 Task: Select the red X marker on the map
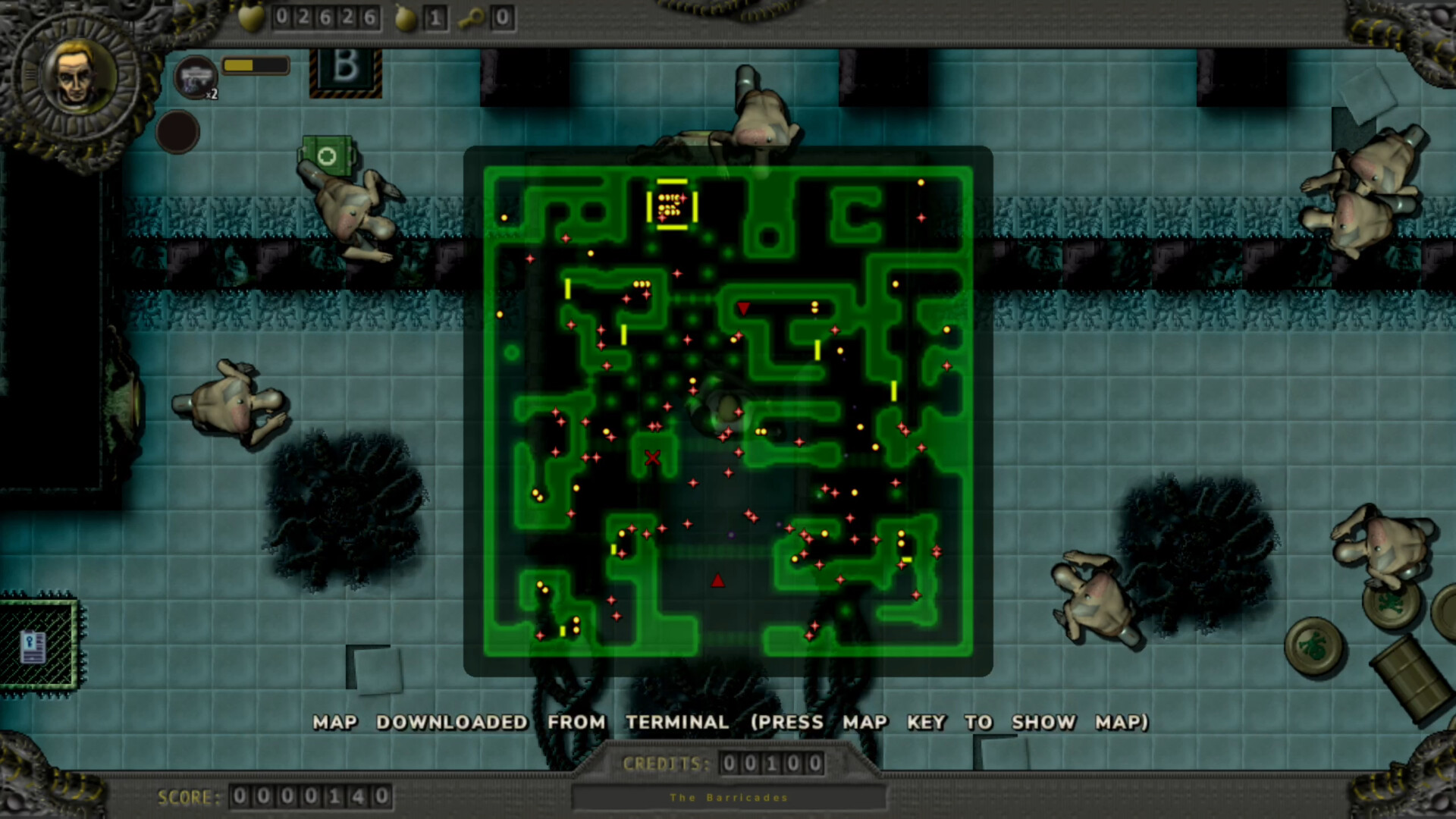pyautogui.click(x=652, y=457)
